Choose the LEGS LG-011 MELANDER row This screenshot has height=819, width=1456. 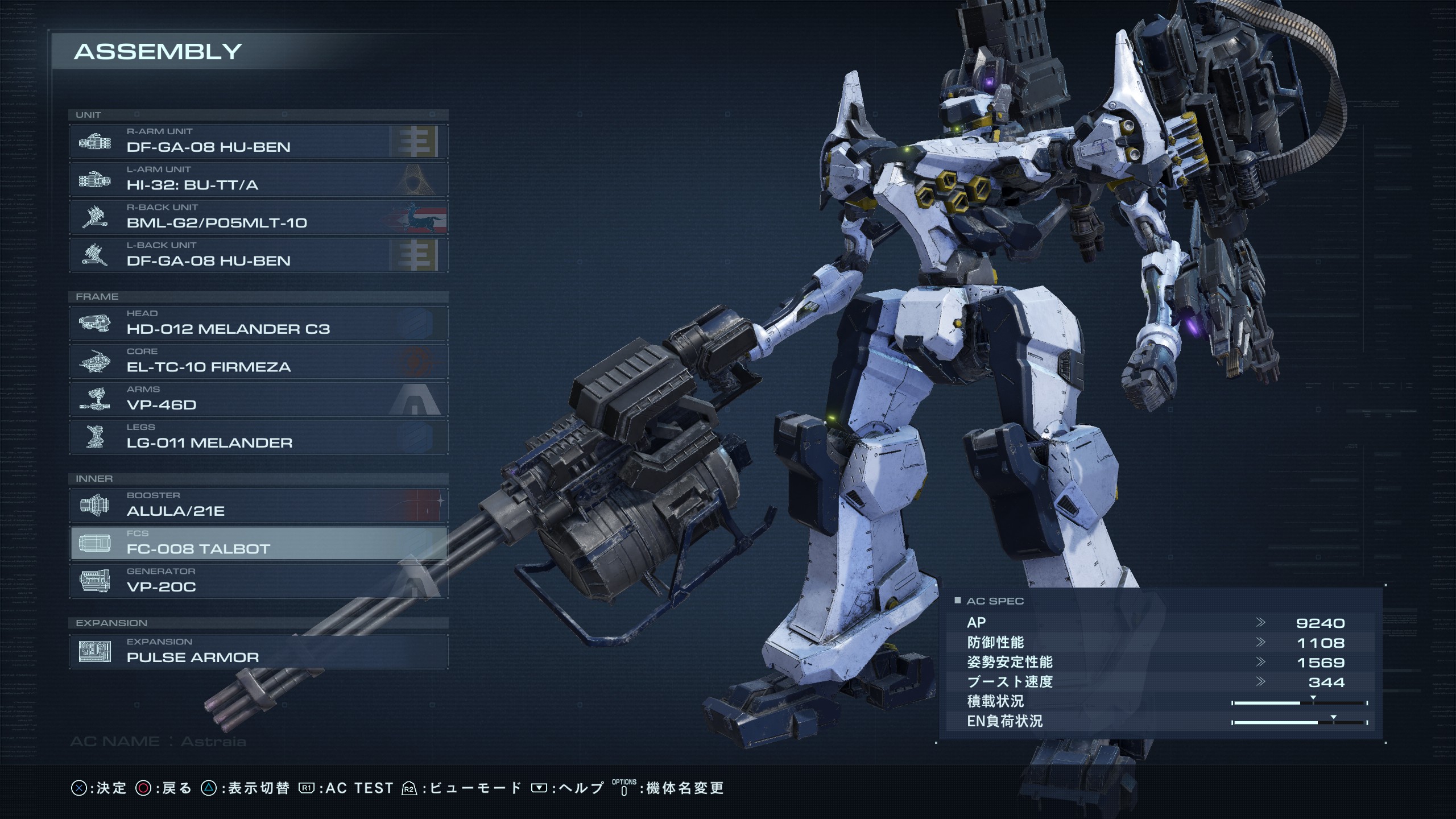point(259,437)
